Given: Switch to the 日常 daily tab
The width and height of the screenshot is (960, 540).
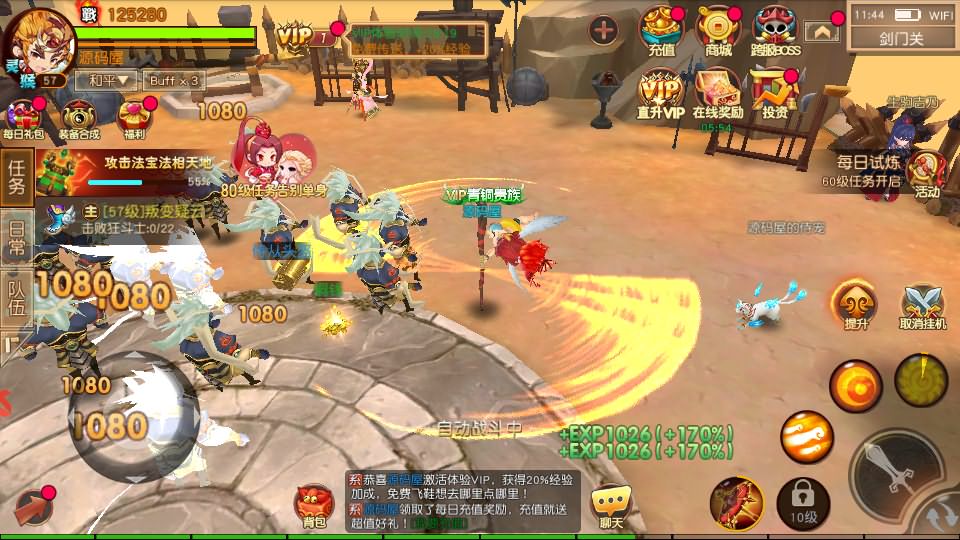Looking at the screenshot, I should [17, 239].
